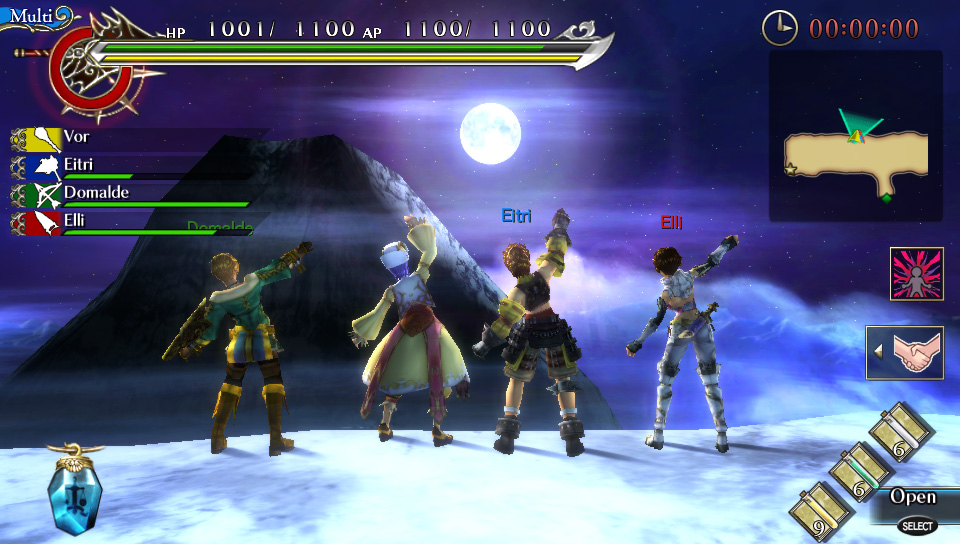960x544 pixels.
Task: Tap the handshake greeting icon
Action: click(906, 353)
